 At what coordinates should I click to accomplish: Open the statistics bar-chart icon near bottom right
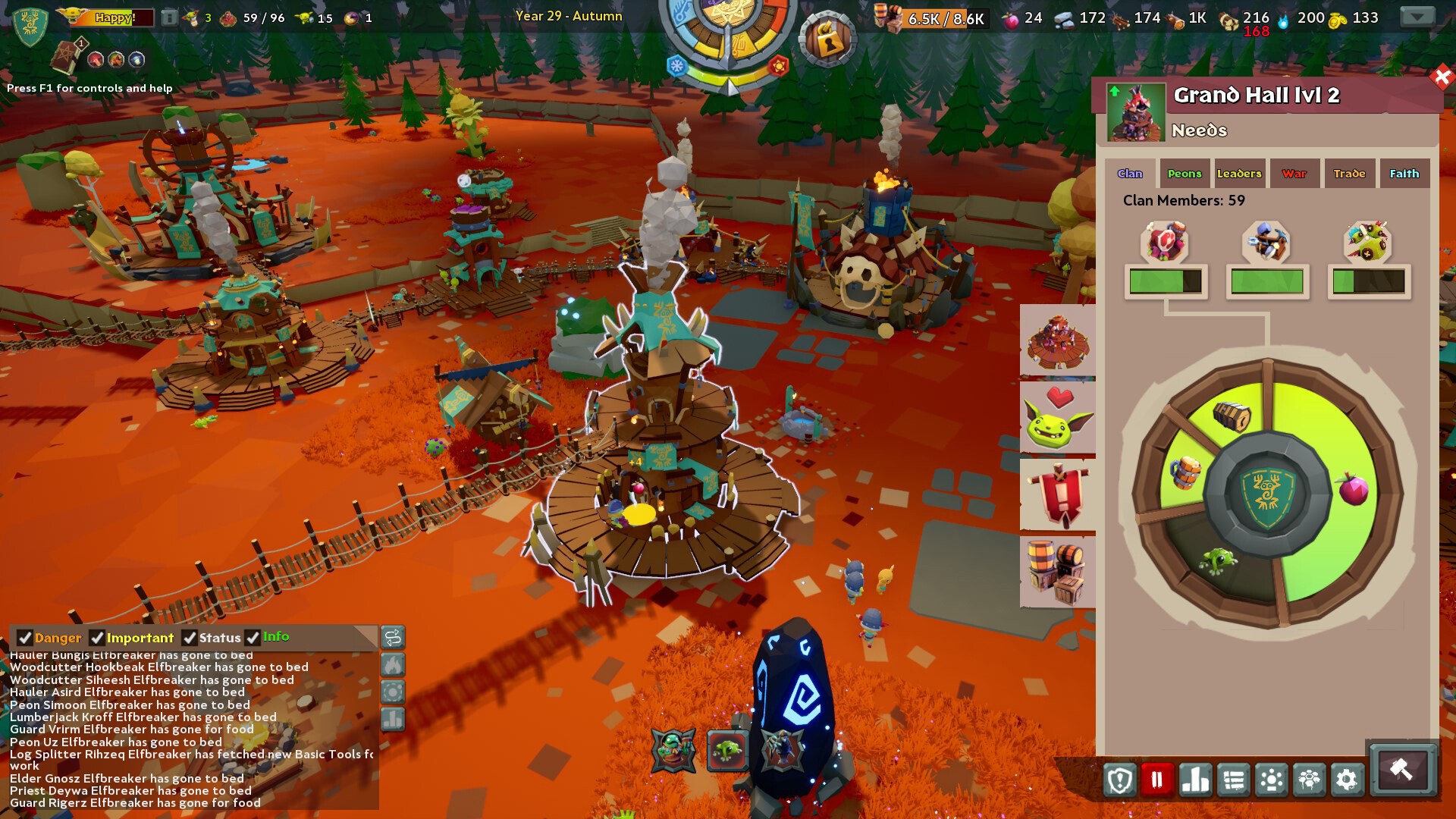click(1196, 778)
